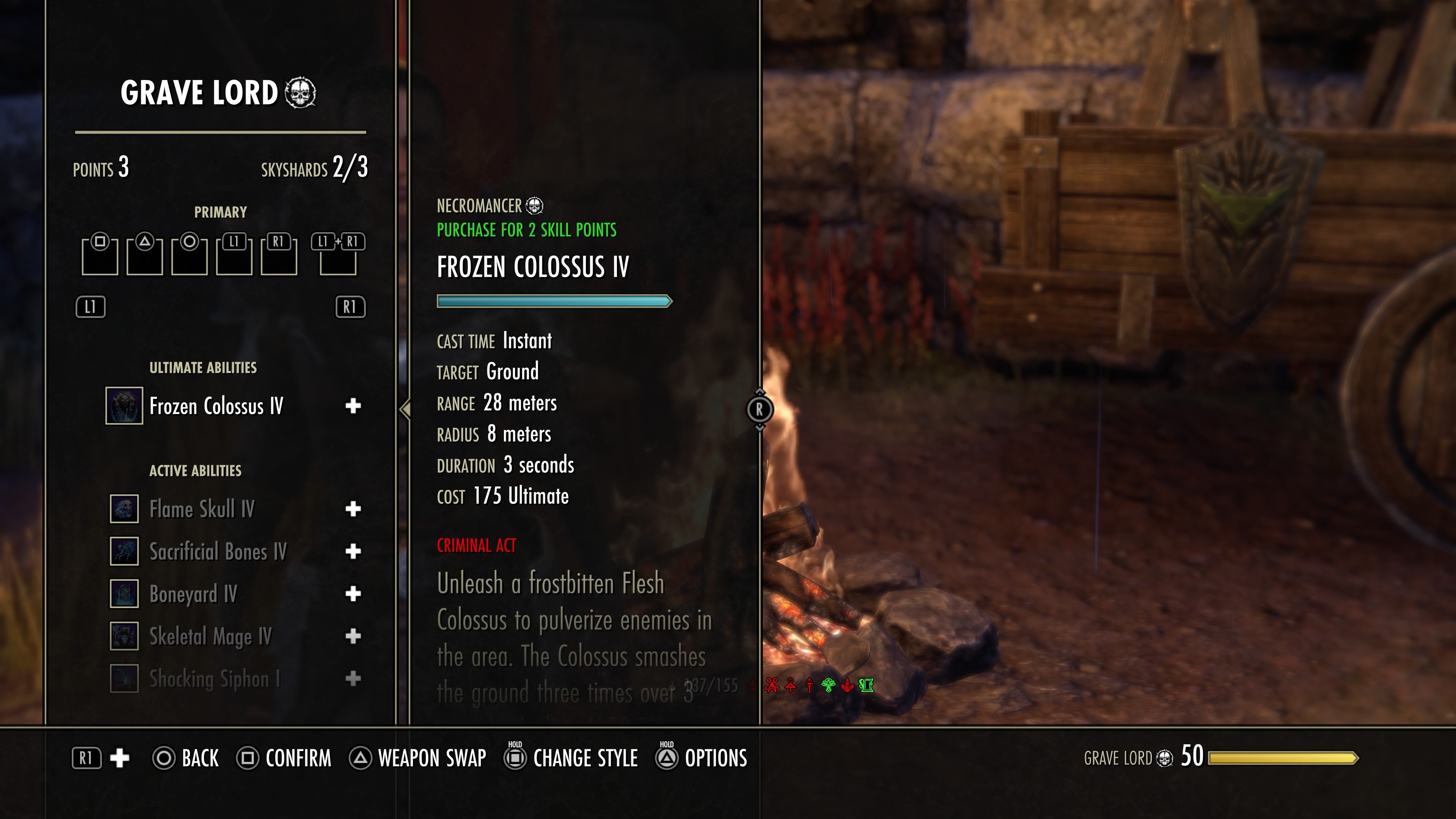Add a point to Sacrificial Bones IV
Viewport: 1456px width, 819px height.
[353, 552]
